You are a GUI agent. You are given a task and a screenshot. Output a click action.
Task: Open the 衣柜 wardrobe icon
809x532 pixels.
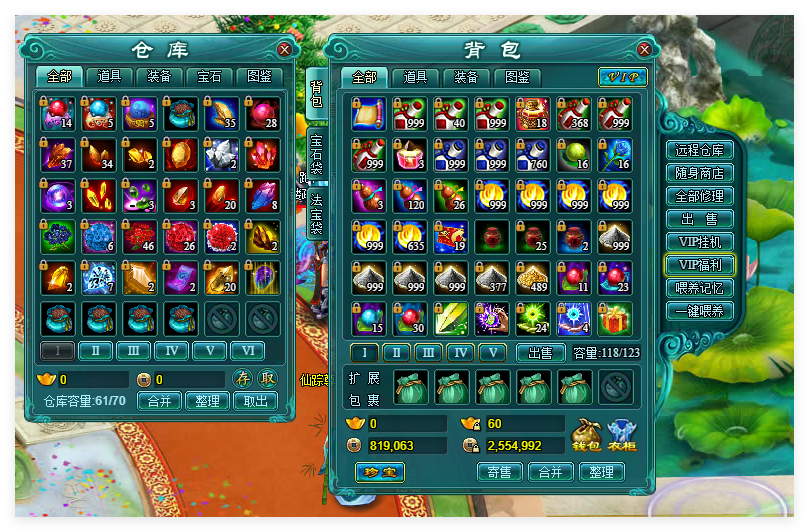tap(622, 435)
